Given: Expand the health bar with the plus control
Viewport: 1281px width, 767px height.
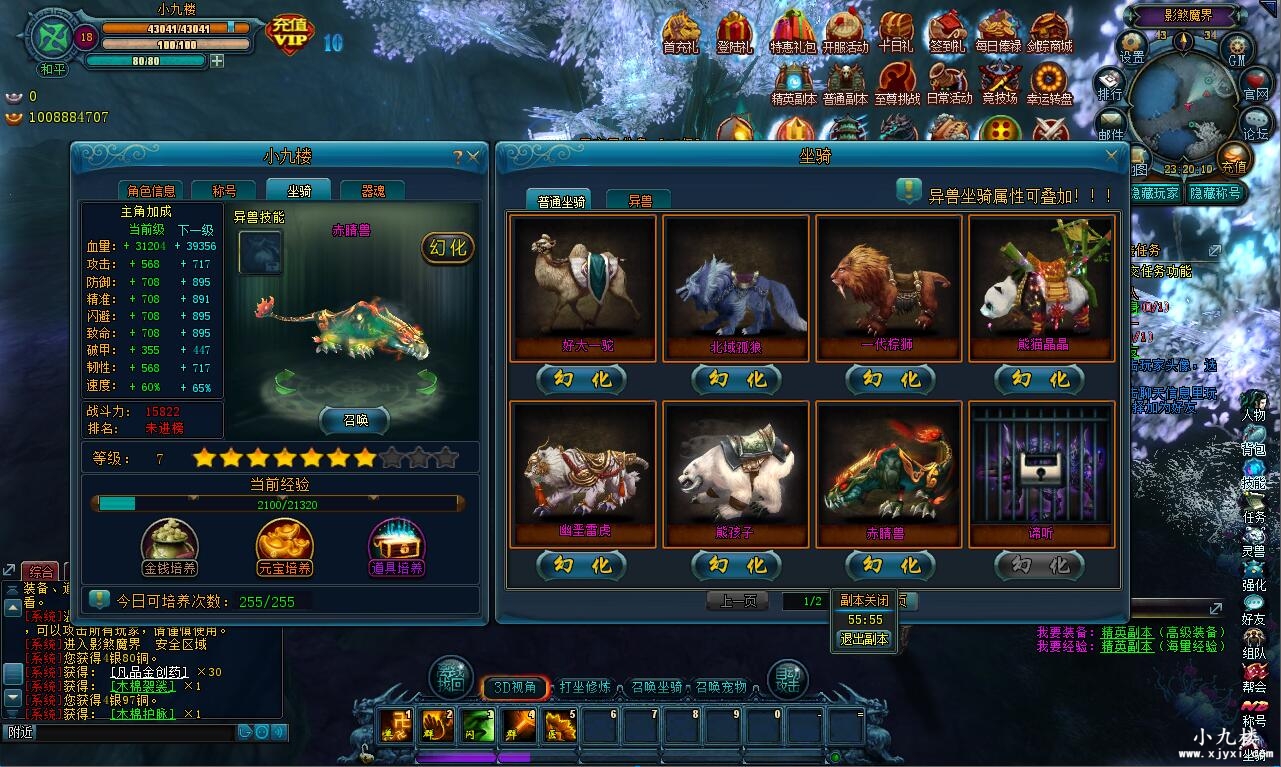Looking at the screenshot, I should (217, 61).
